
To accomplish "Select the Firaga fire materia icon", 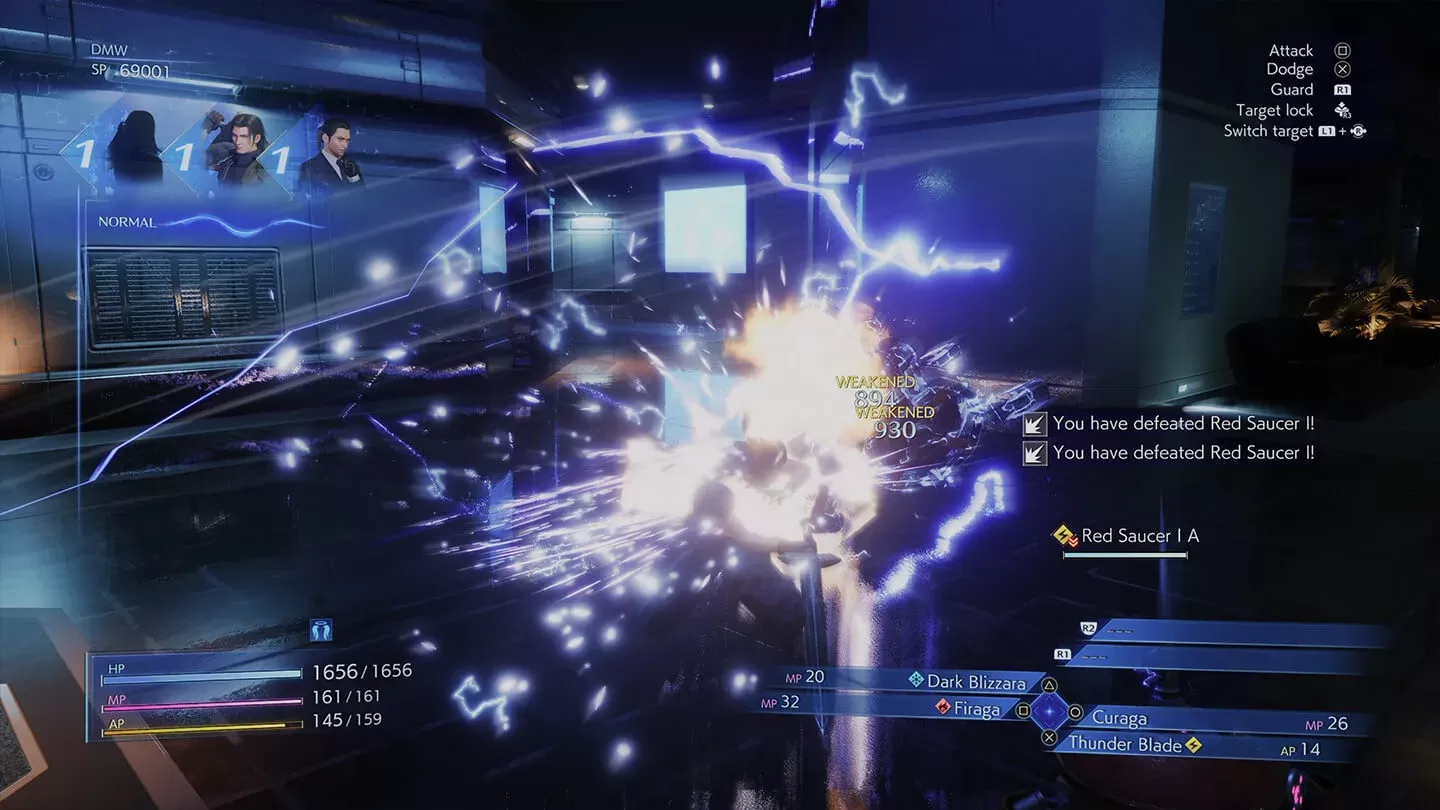I will pos(944,707).
